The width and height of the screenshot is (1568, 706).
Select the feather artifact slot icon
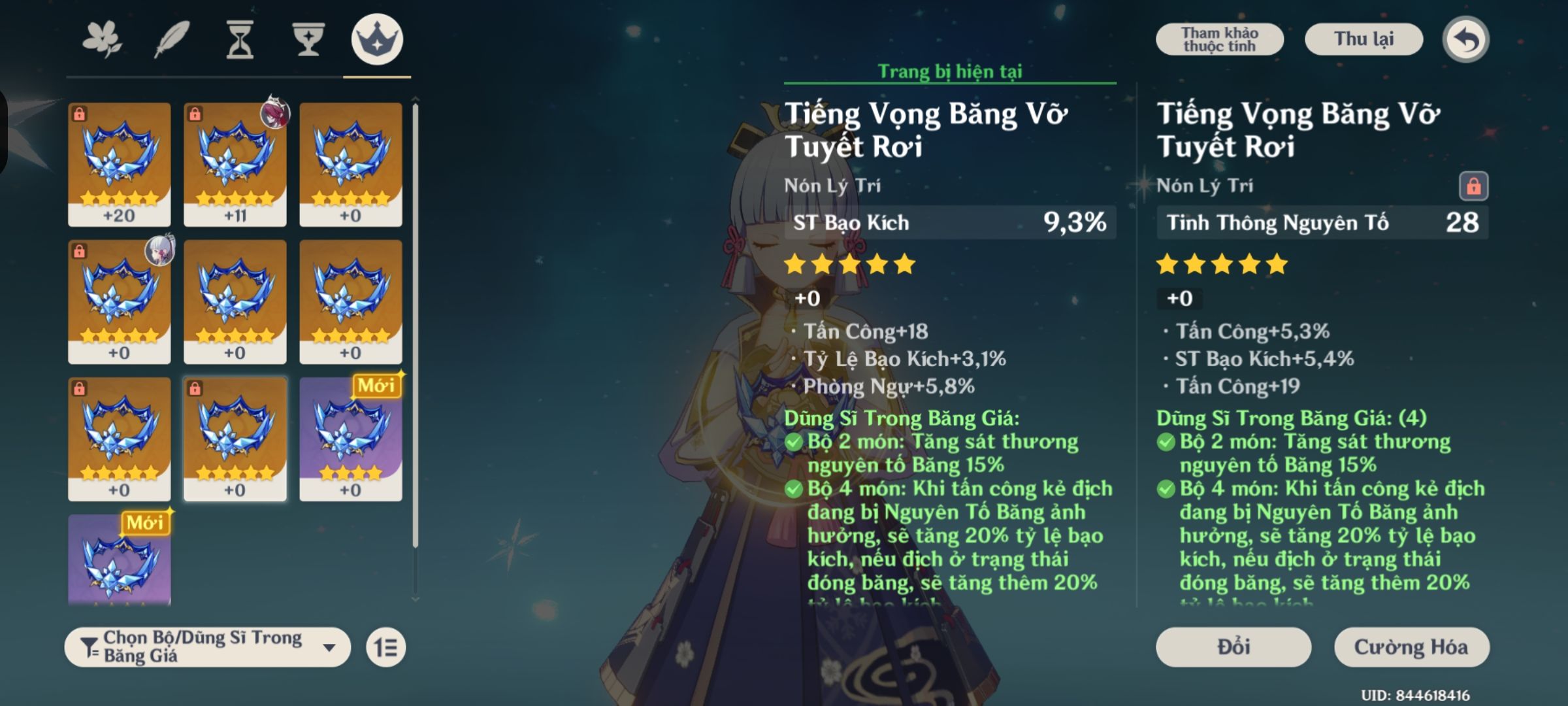(171, 39)
